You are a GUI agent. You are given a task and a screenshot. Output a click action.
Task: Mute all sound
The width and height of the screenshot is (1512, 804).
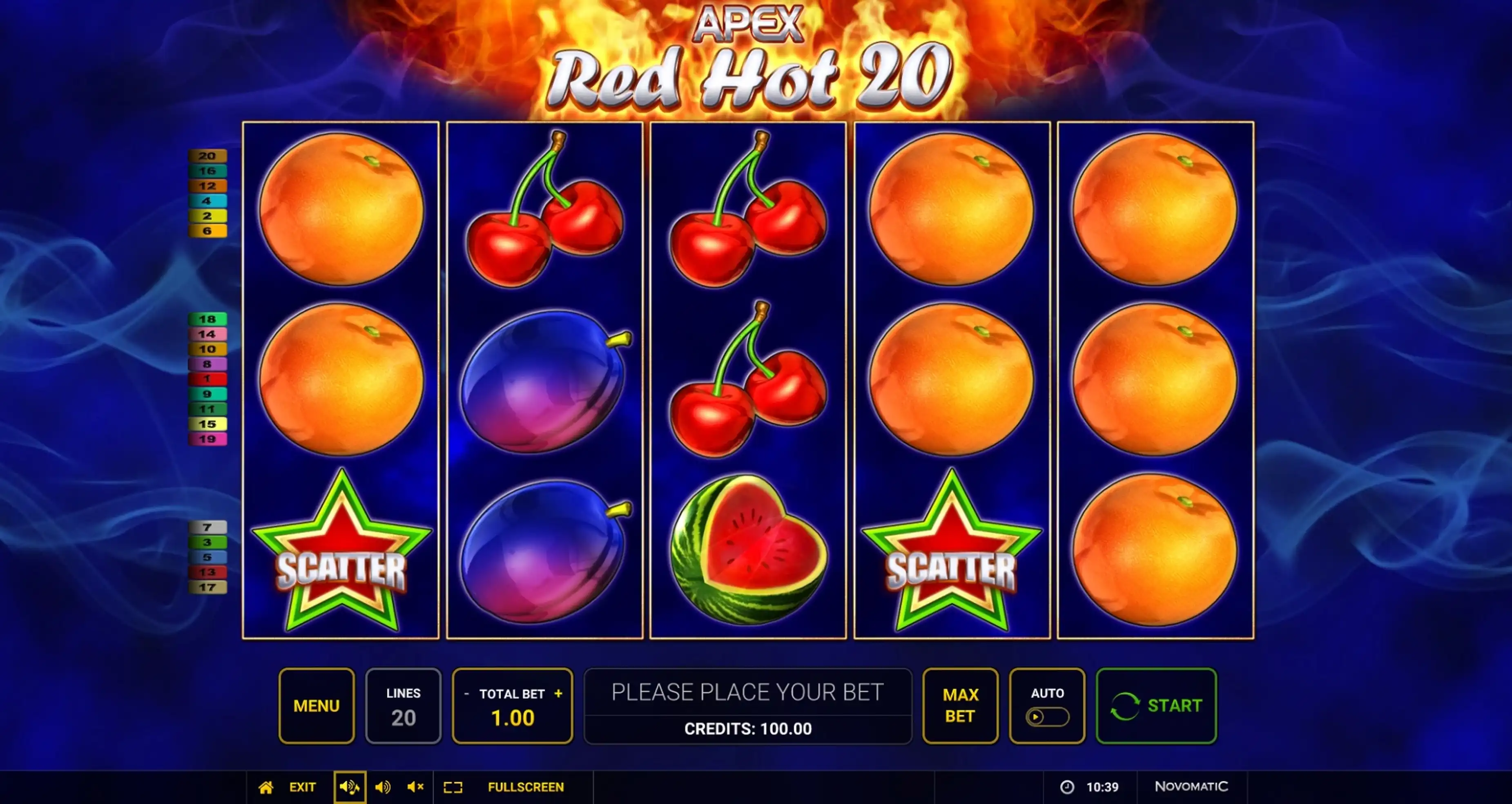[415, 787]
